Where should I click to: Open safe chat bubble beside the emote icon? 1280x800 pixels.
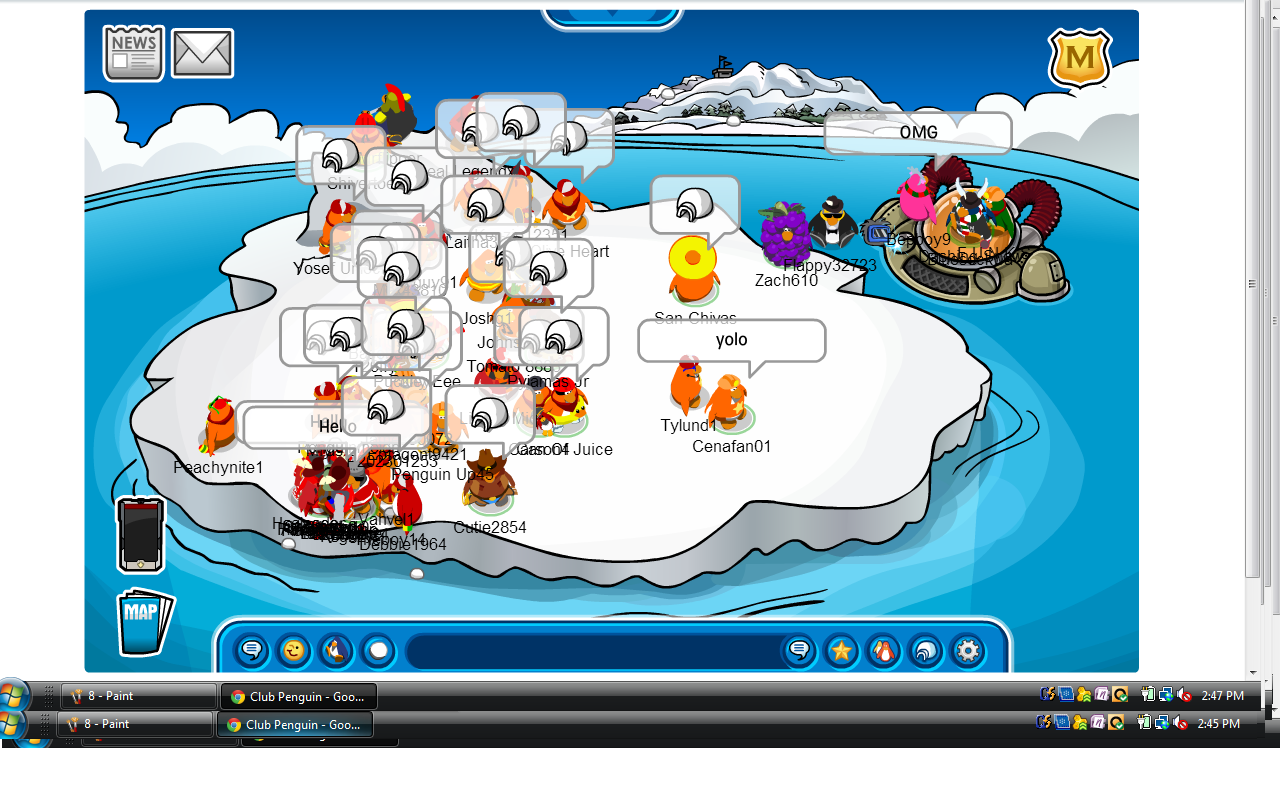click(252, 651)
